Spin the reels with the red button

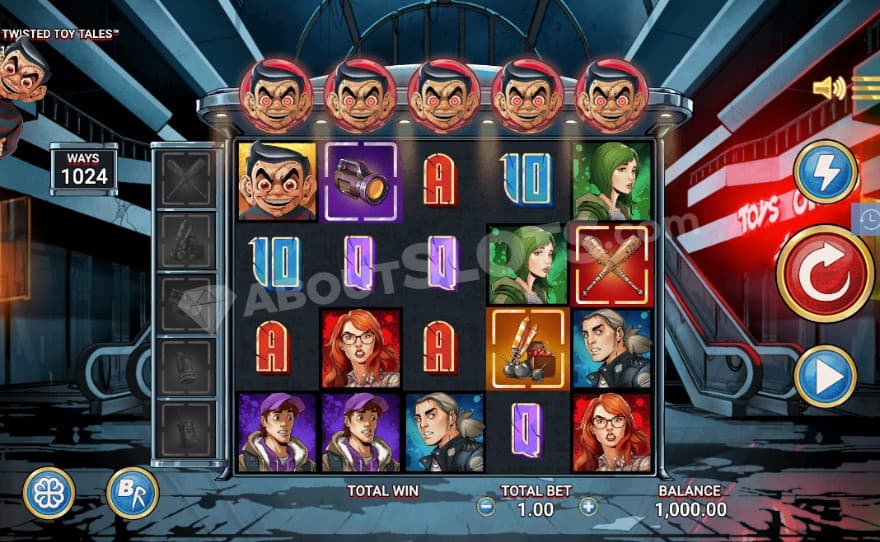coord(825,273)
